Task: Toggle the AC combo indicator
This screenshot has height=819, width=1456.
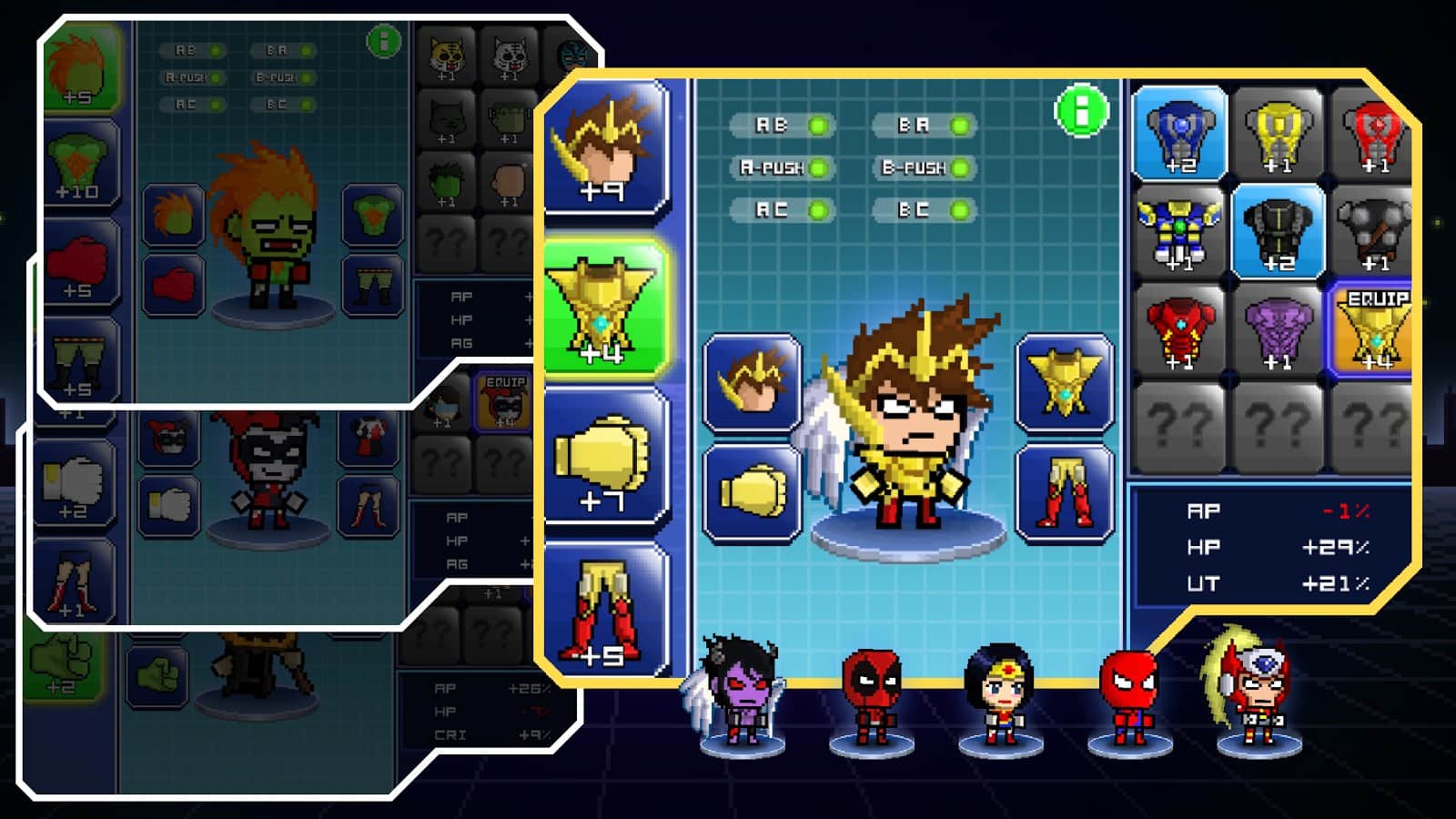Action: pos(782,210)
